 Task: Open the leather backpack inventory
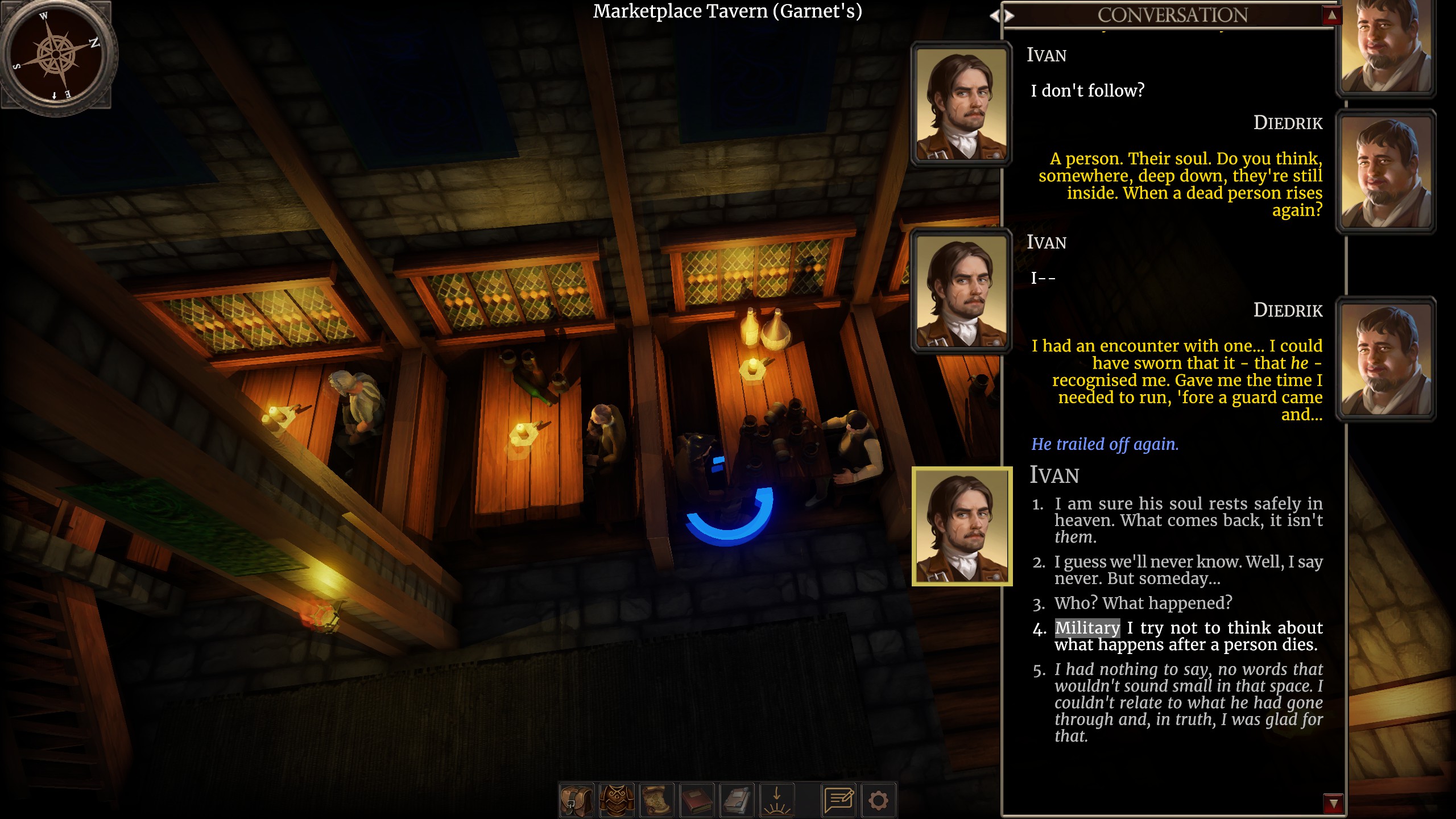tap(576, 800)
